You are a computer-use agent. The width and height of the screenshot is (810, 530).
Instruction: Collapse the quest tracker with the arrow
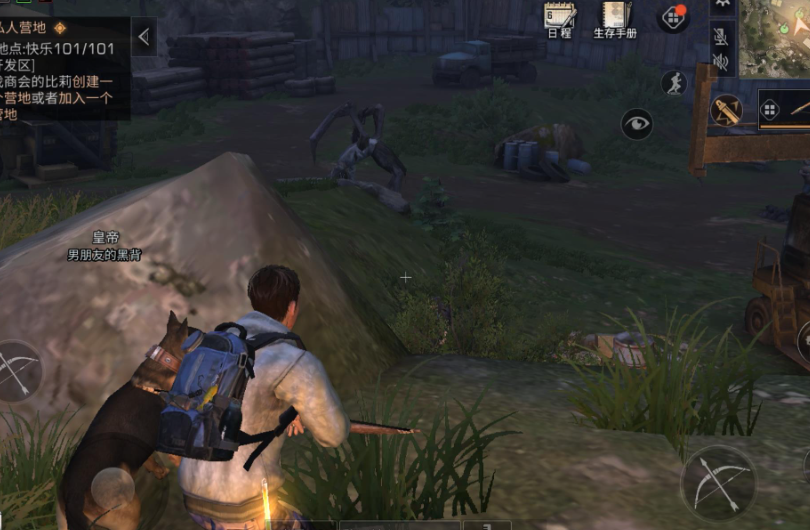(144, 38)
